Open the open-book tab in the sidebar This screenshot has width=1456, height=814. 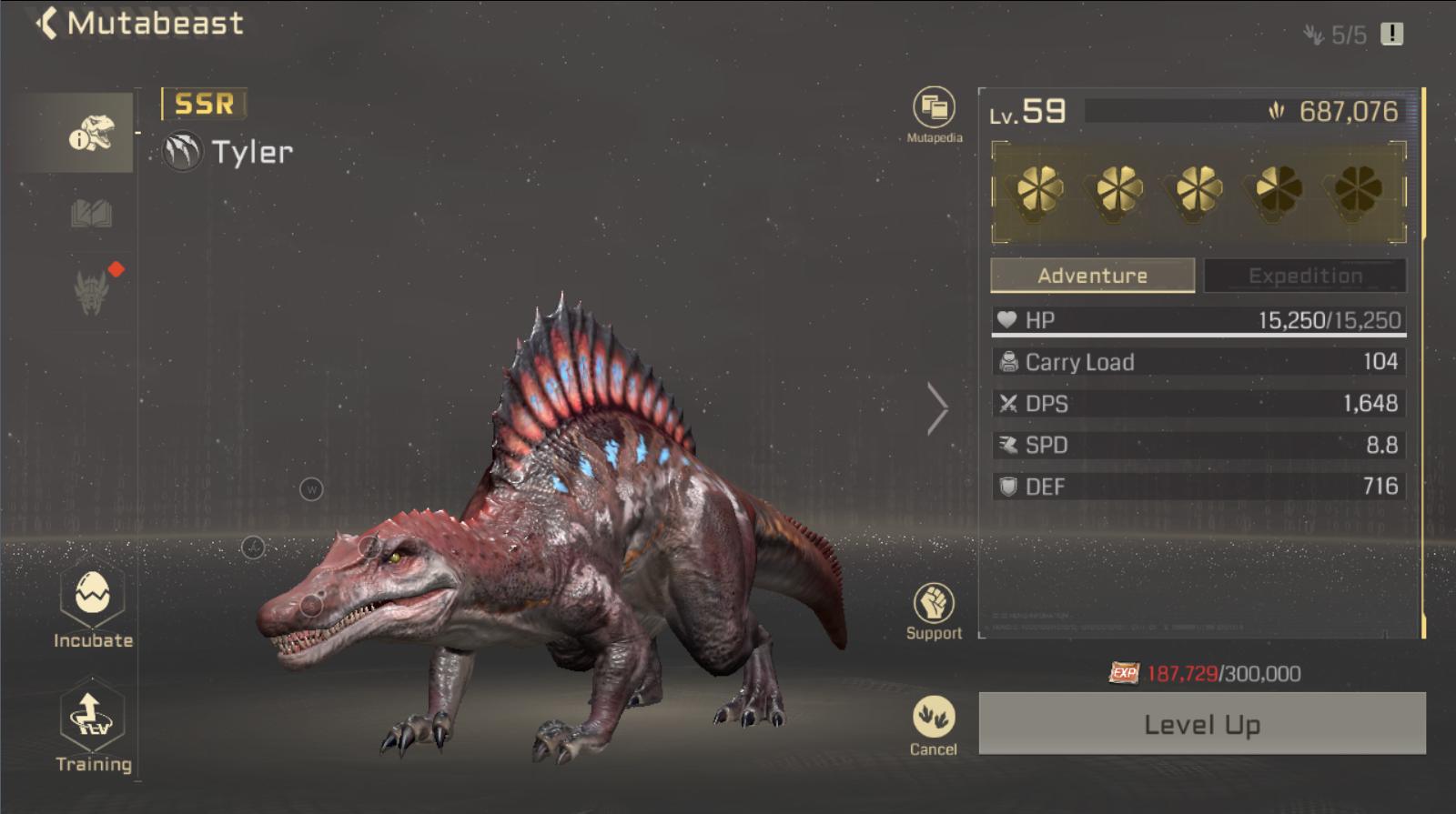91,215
